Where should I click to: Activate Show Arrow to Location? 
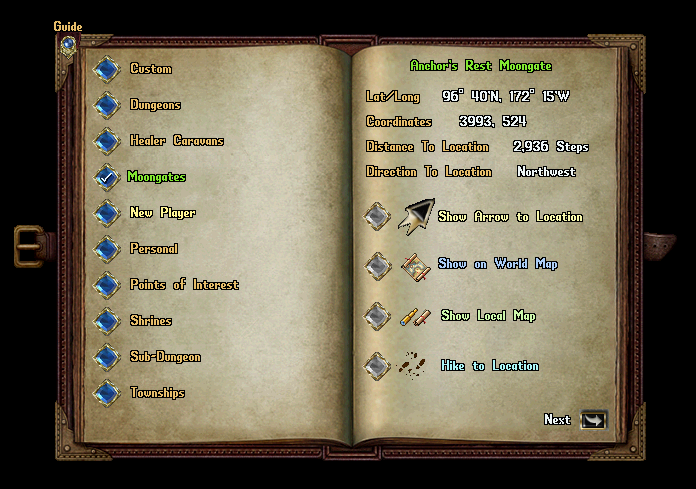[377, 216]
